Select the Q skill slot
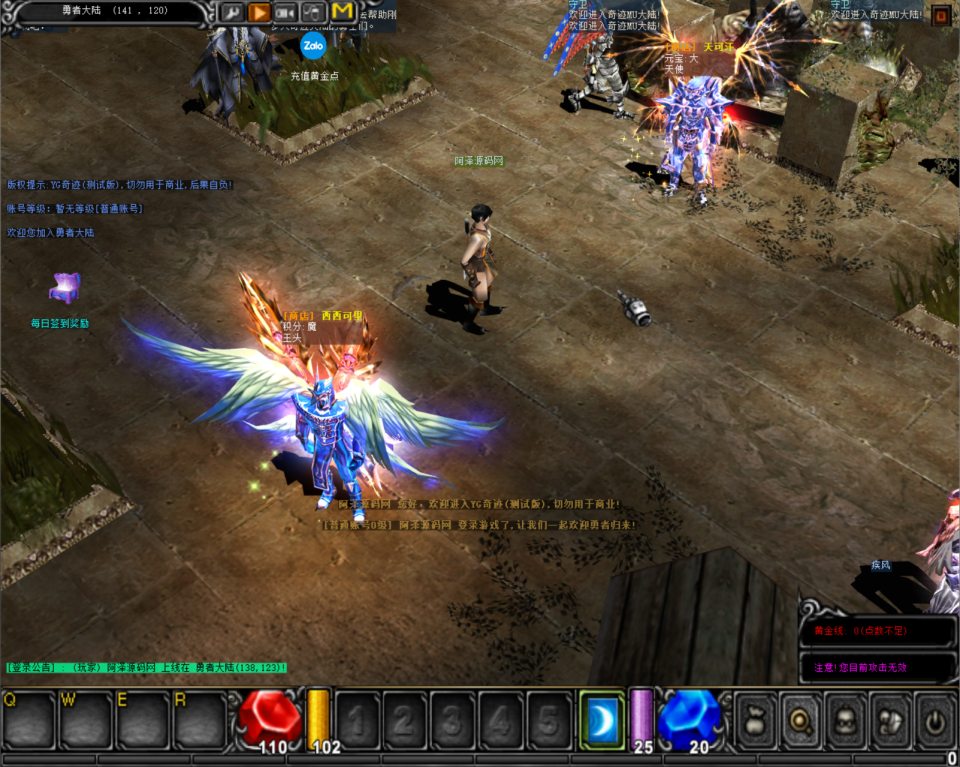960x767 pixels. click(x=28, y=719)
